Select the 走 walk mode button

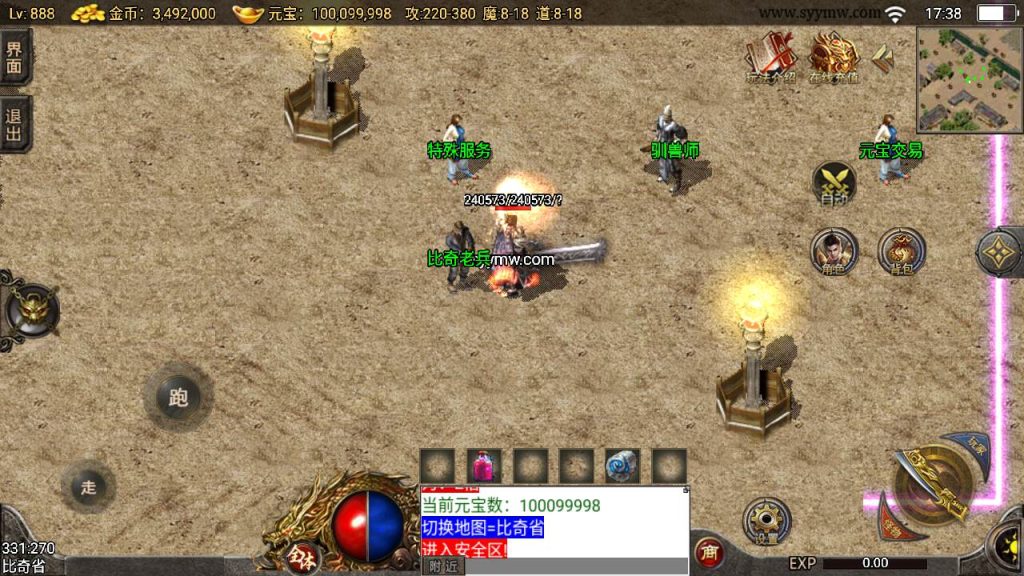point(89,487)
